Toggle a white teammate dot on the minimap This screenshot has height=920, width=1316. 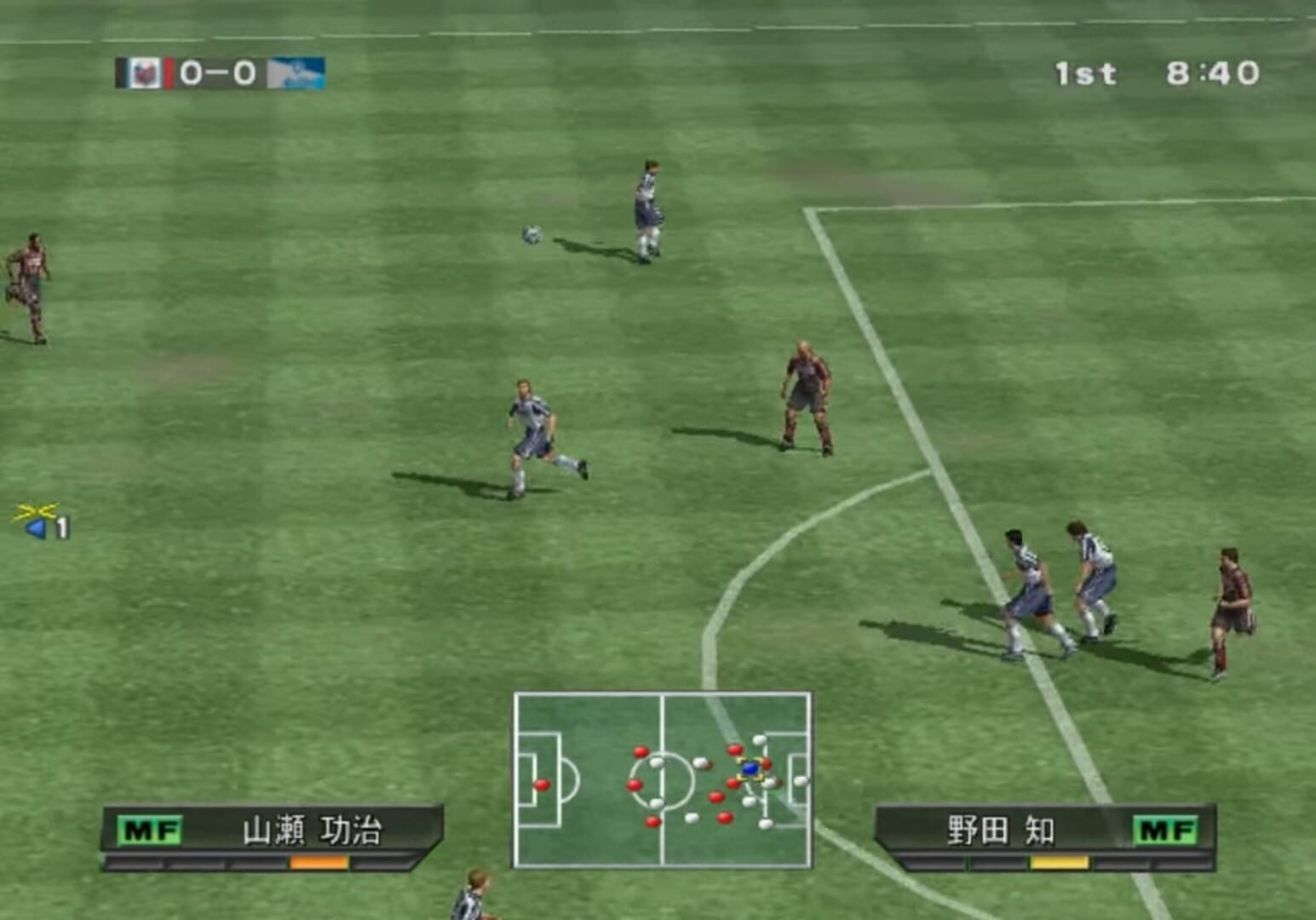(656, 762)
